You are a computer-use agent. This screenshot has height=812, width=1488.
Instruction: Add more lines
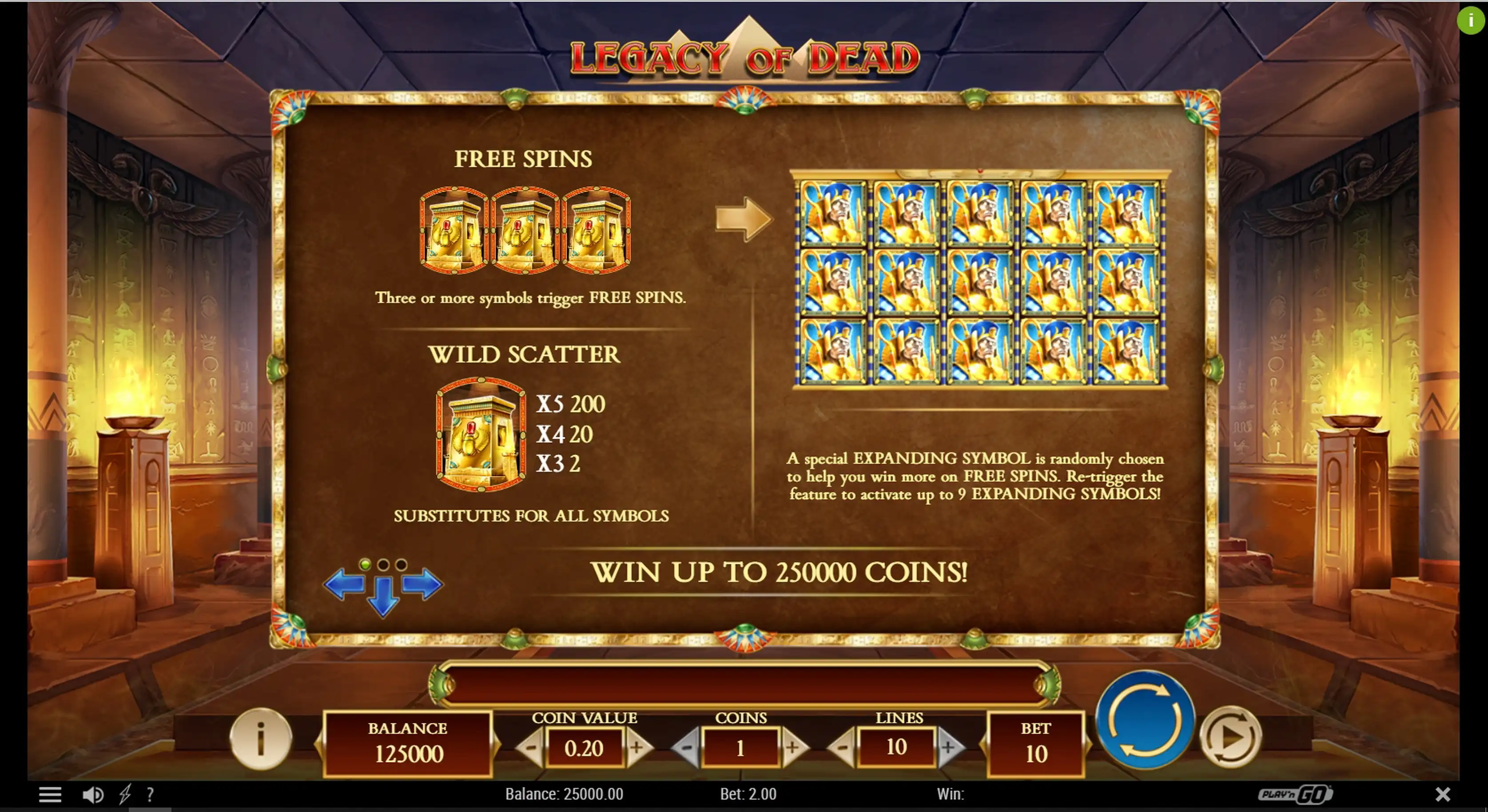tap(948, 748)
